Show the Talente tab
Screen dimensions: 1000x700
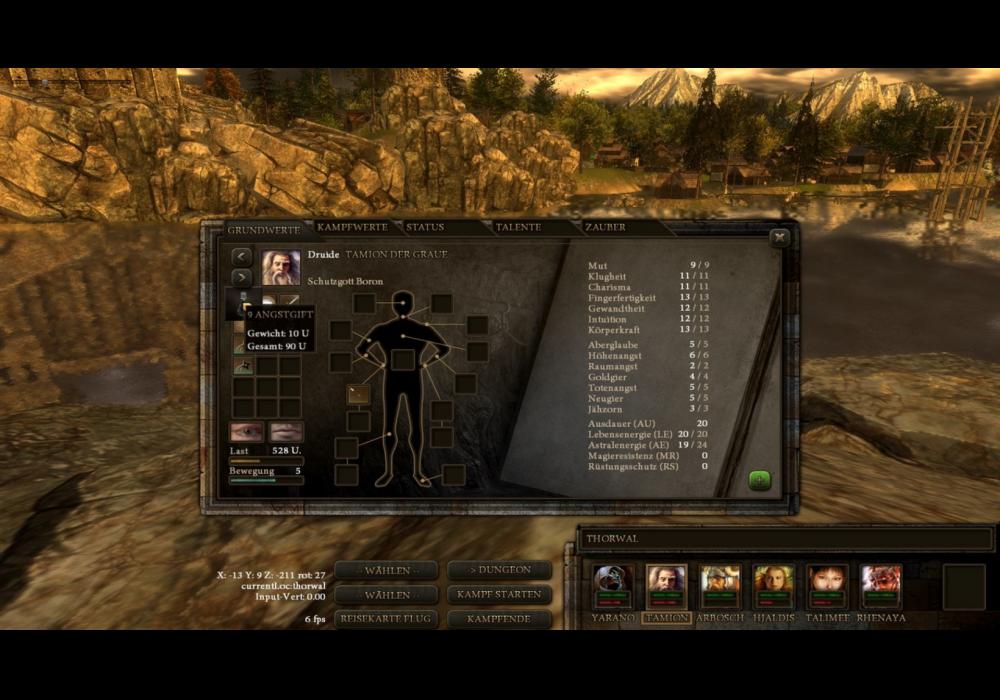click(x=517, y=228)
